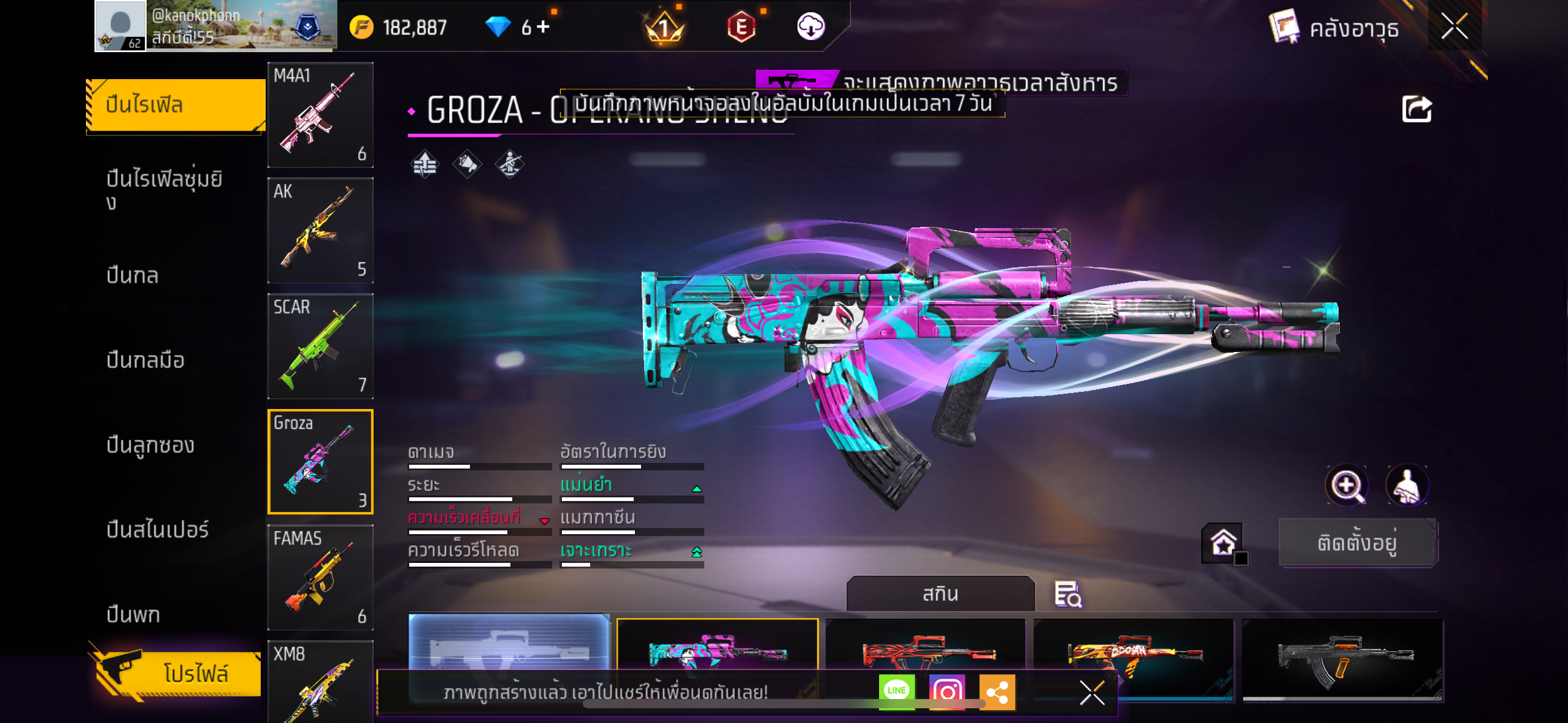The image size is (1568, 723).
Task: Choose the AK weapon tile
Action: [320, 231]
